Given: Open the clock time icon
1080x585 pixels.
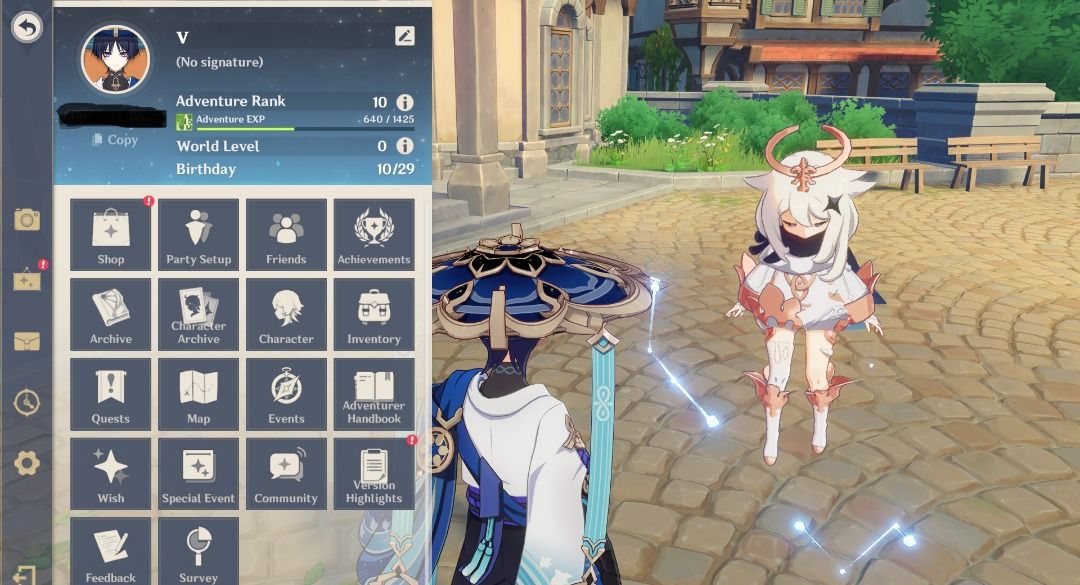Looking at the screenshot, I should [x=27, y=402].
